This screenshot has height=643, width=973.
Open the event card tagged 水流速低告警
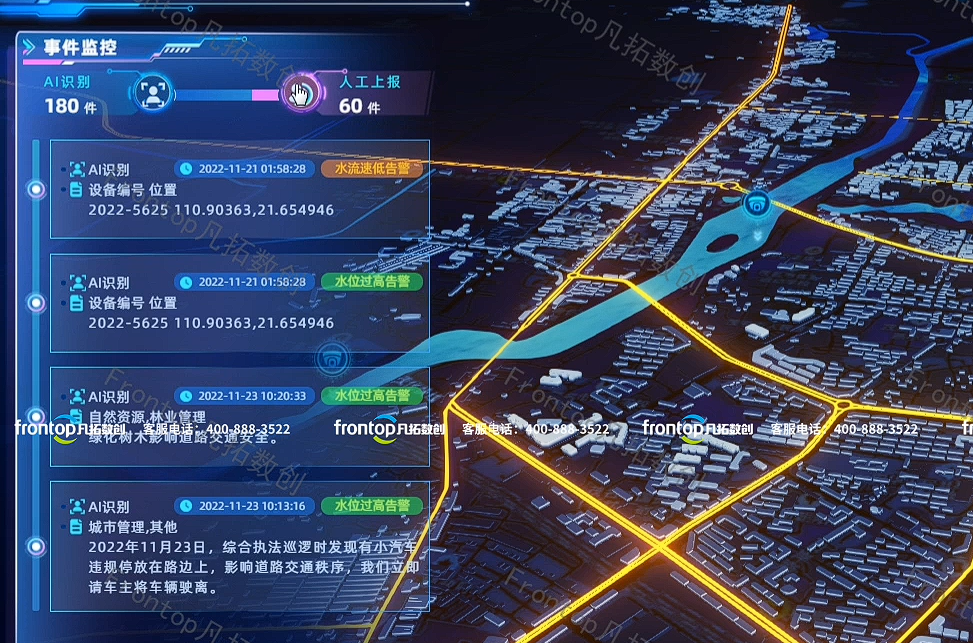(x=240, y=199)
